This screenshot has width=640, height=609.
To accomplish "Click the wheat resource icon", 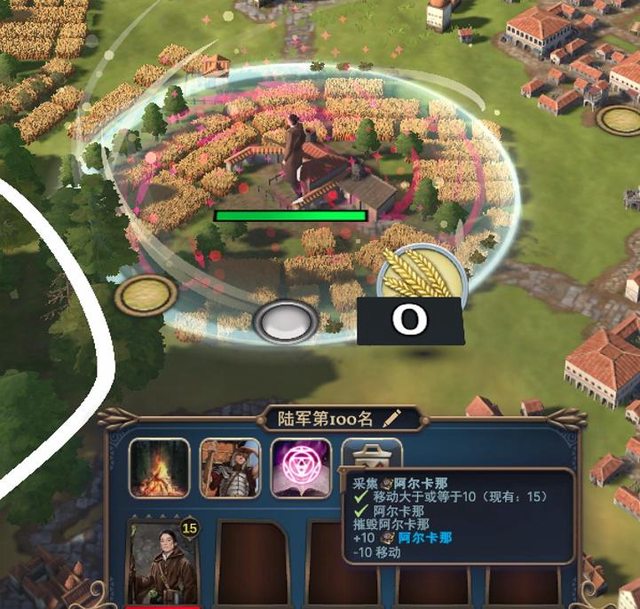I will pyautogui.click(x=422, y=274).
